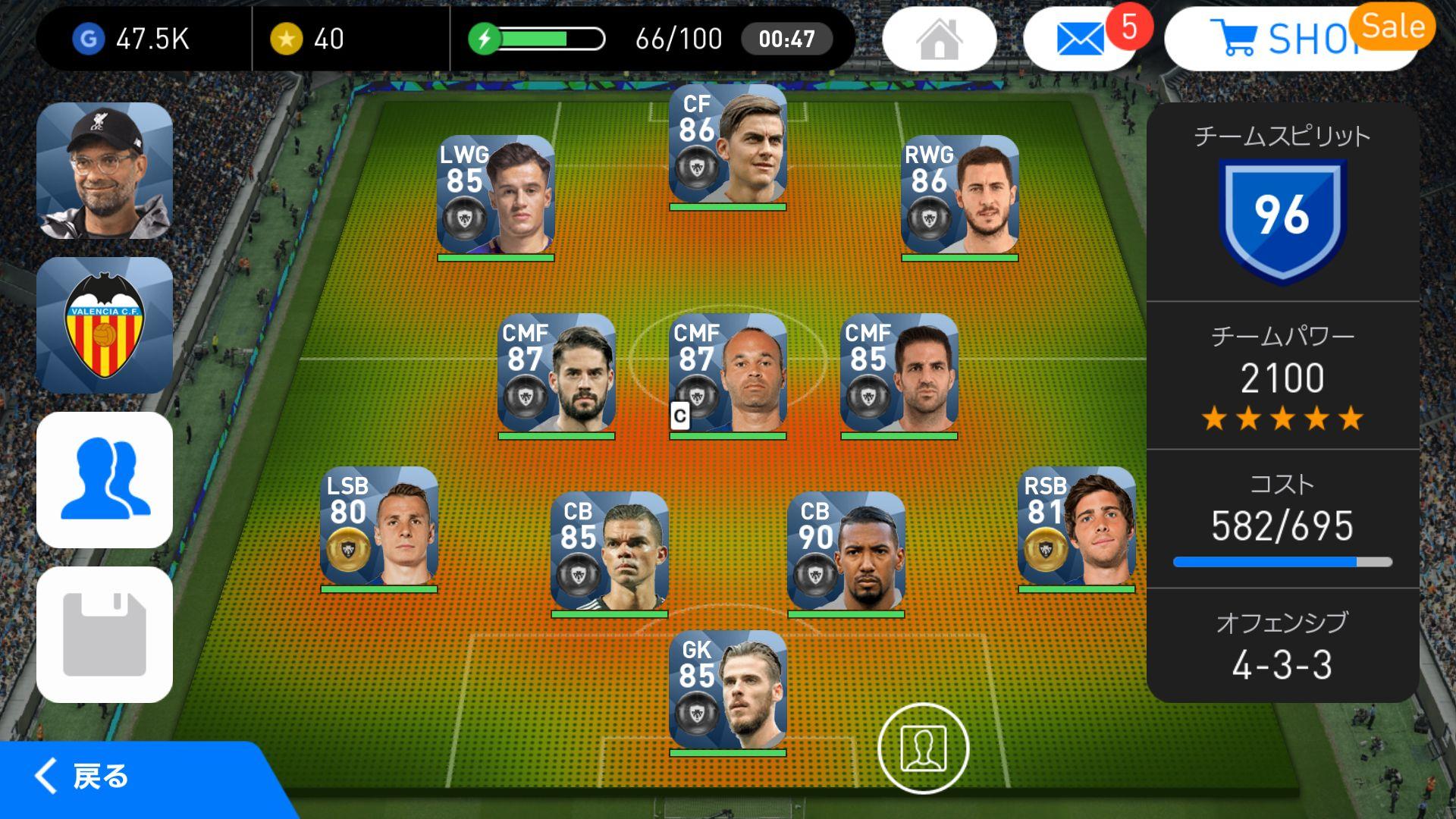Select the LWG player card
Screen dimensions: 1456x819
point(496,196)
